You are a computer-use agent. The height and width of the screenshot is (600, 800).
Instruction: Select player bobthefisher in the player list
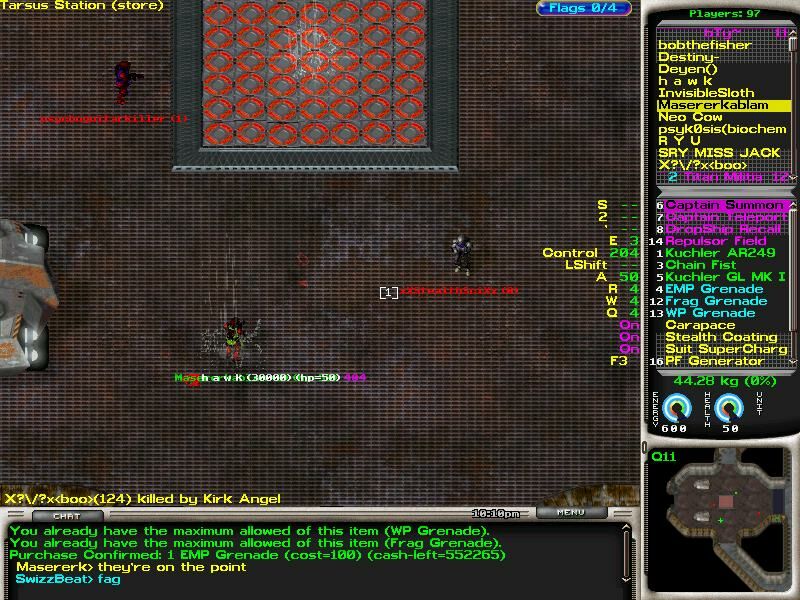[702, 45]
